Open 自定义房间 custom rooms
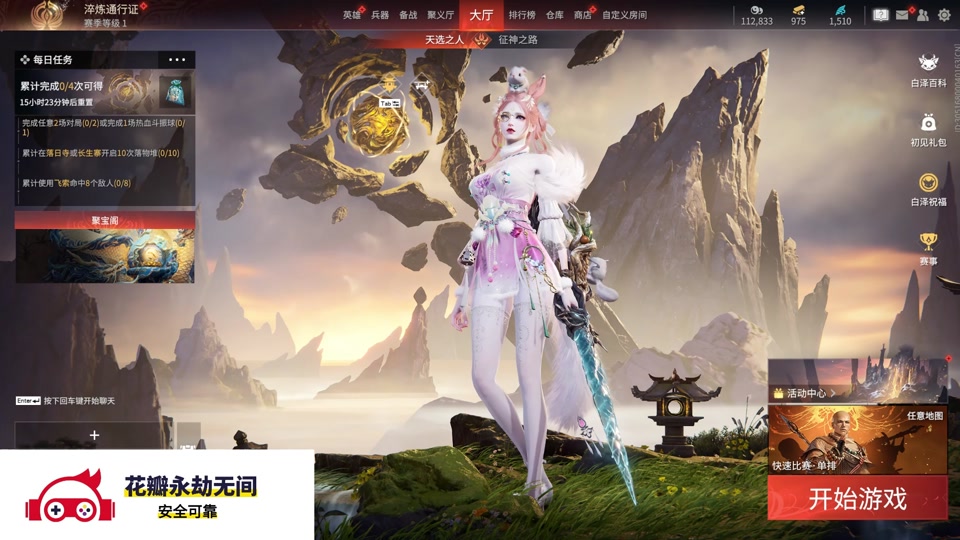Image resolution: width=960 pixels, height=540 pixels. 624,15
